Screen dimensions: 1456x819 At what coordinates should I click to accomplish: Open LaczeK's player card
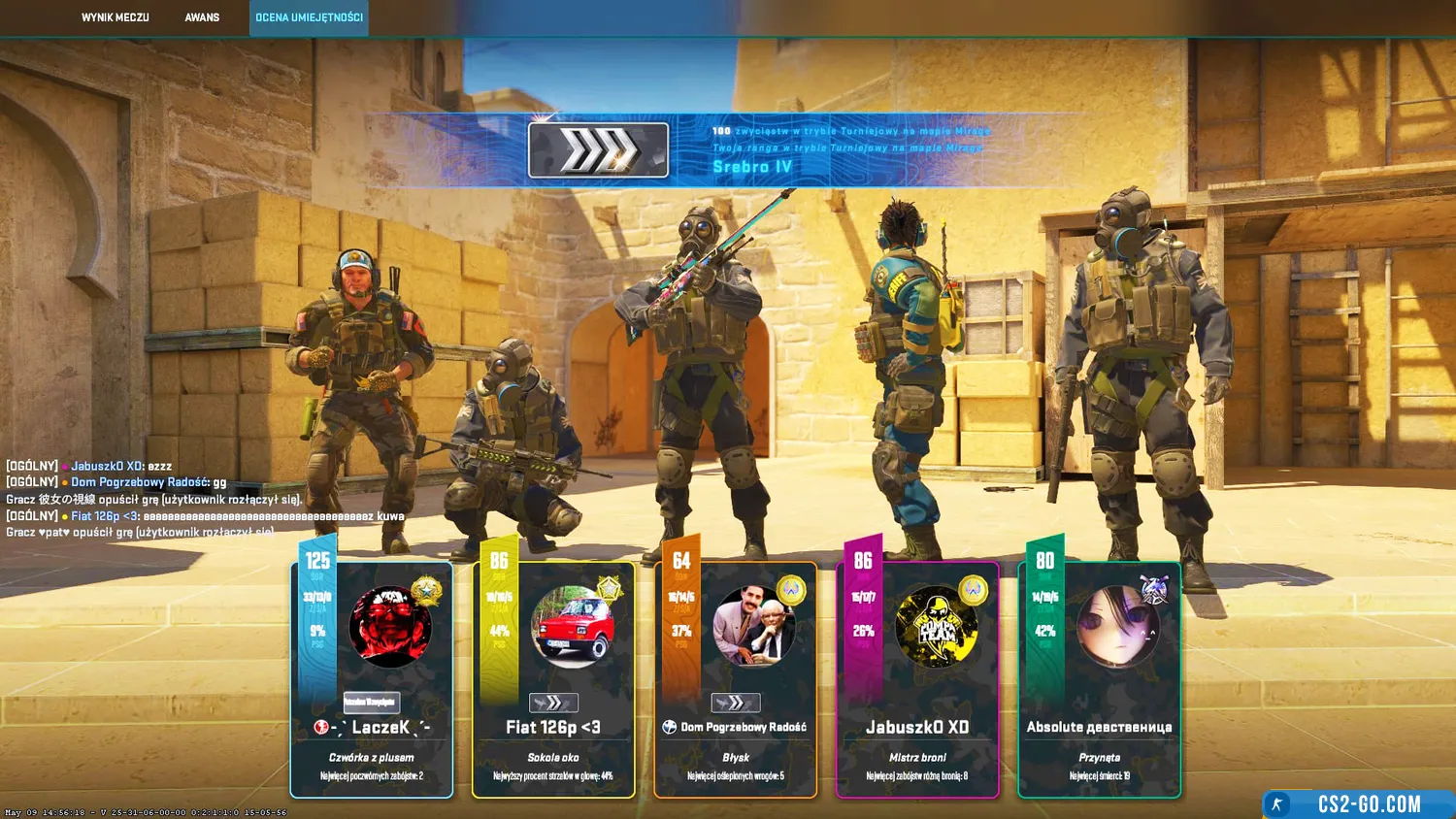[x=372, y=728]
